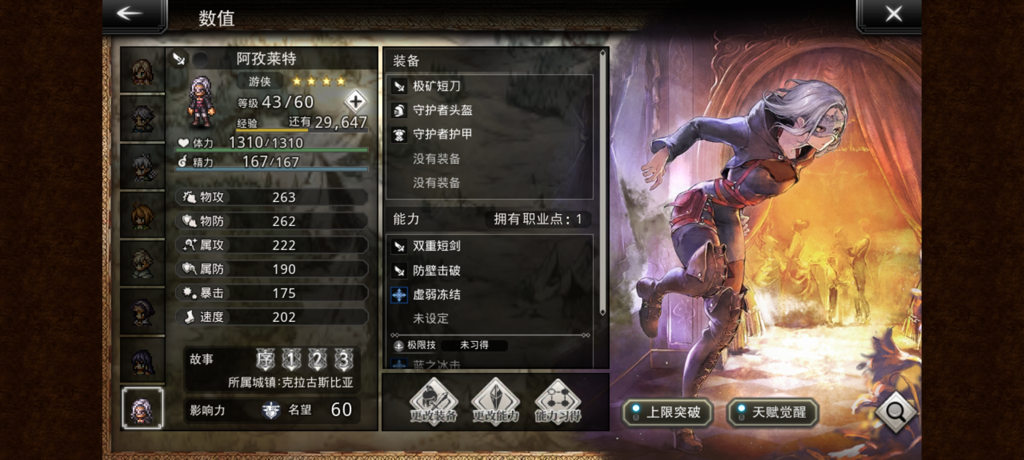Go back with the arrow button
This screenshot has width=1024, height=460.
[130, 15]
